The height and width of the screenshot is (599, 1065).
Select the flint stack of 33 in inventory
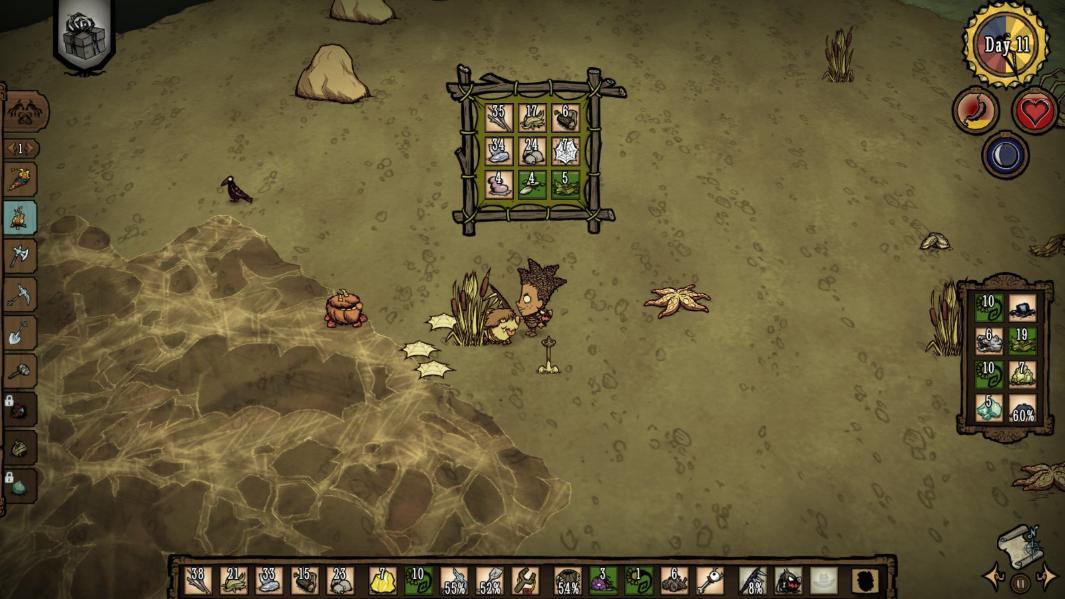(270, 579)
